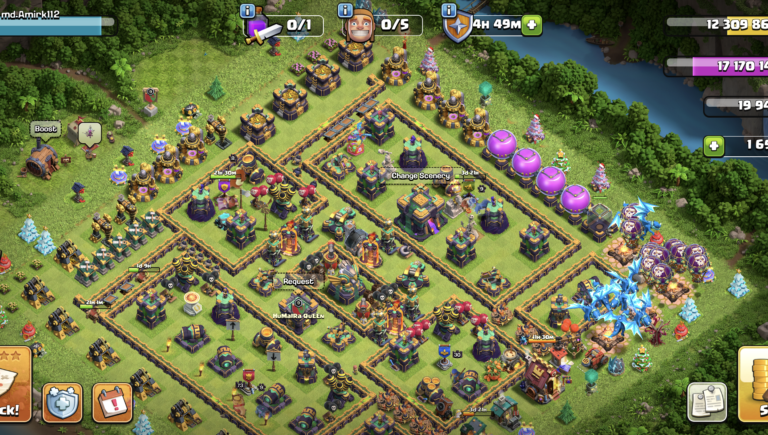Show info for army sword counter
This screenshot has width=768, height=435.
point(247,10)
